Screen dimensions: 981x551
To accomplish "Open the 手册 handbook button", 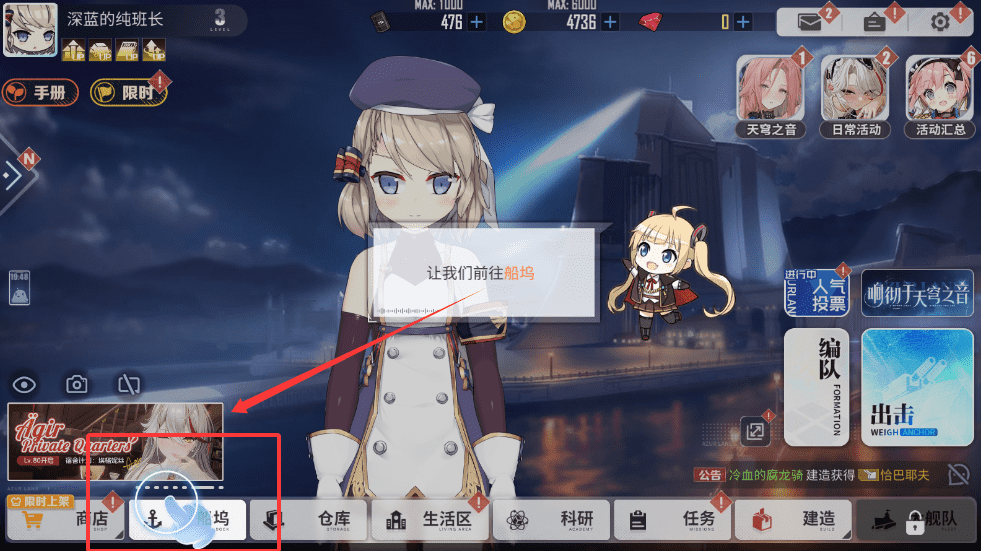I will coord(41,92).
